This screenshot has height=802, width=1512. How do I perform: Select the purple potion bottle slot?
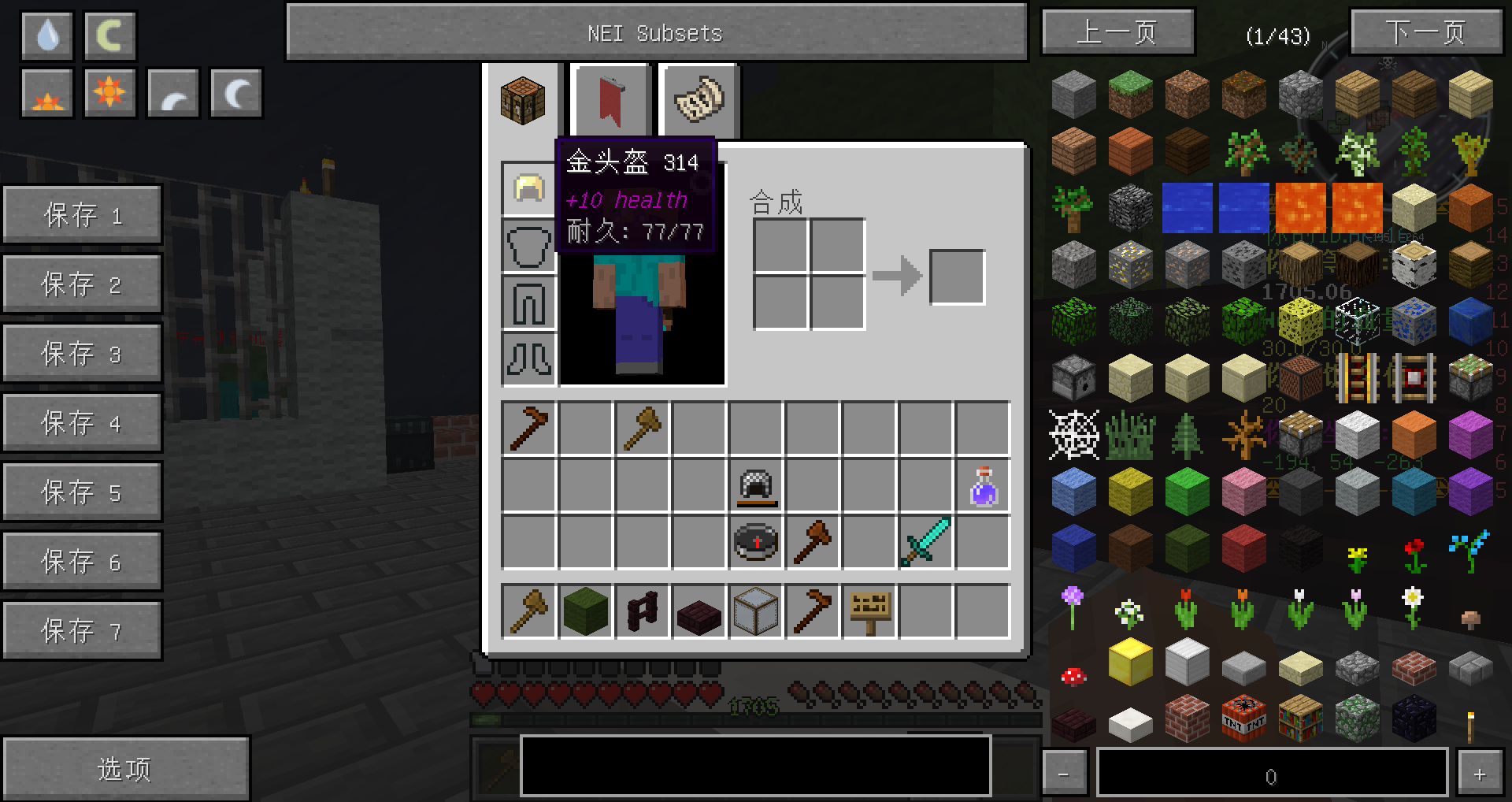coord(983,486)
